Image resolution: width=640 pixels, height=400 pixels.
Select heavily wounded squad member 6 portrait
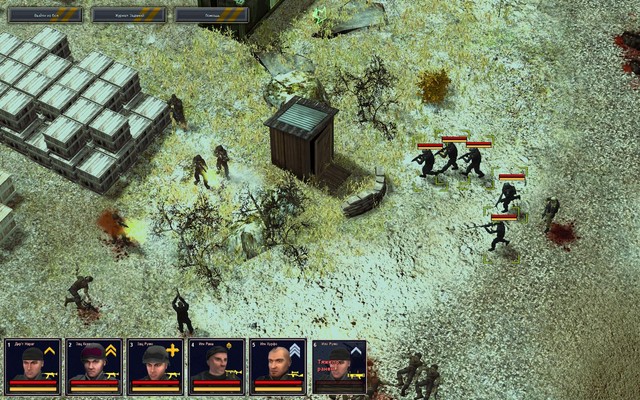click(x=339, y=366)
